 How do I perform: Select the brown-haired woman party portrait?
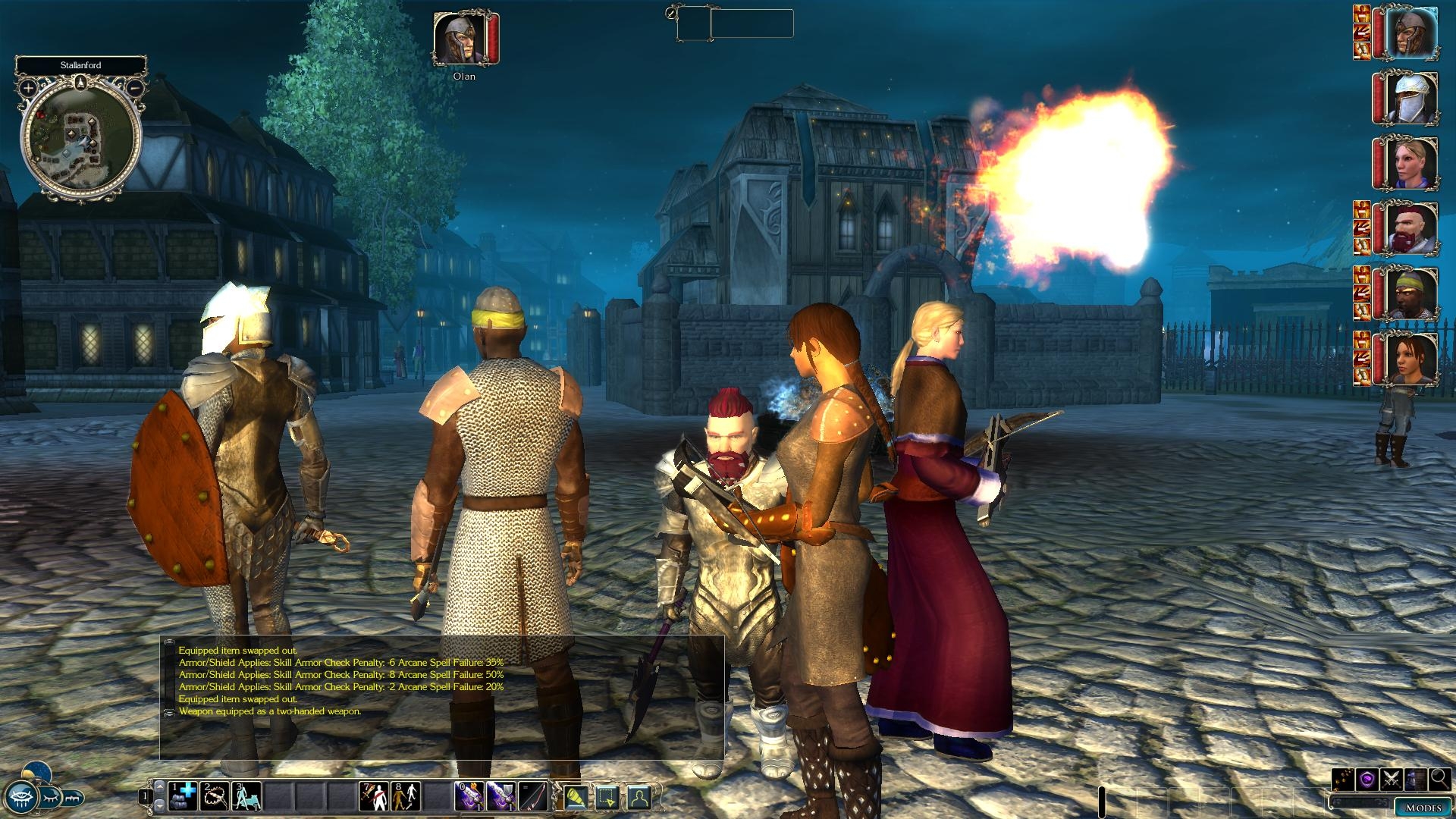[1412, 358]
